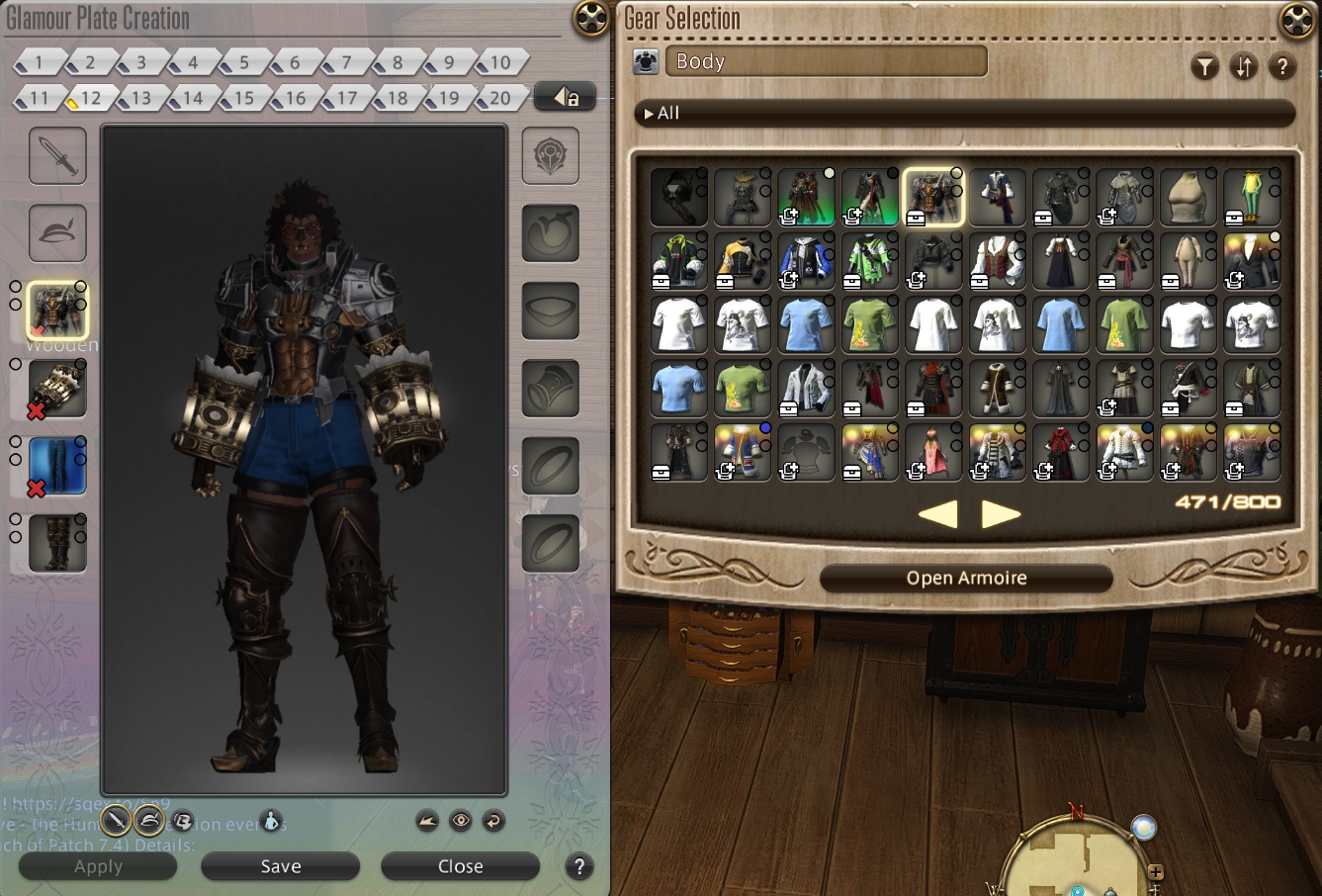Save the glamour plate
The image size is (1322, 896).
[x=280, y=866]
